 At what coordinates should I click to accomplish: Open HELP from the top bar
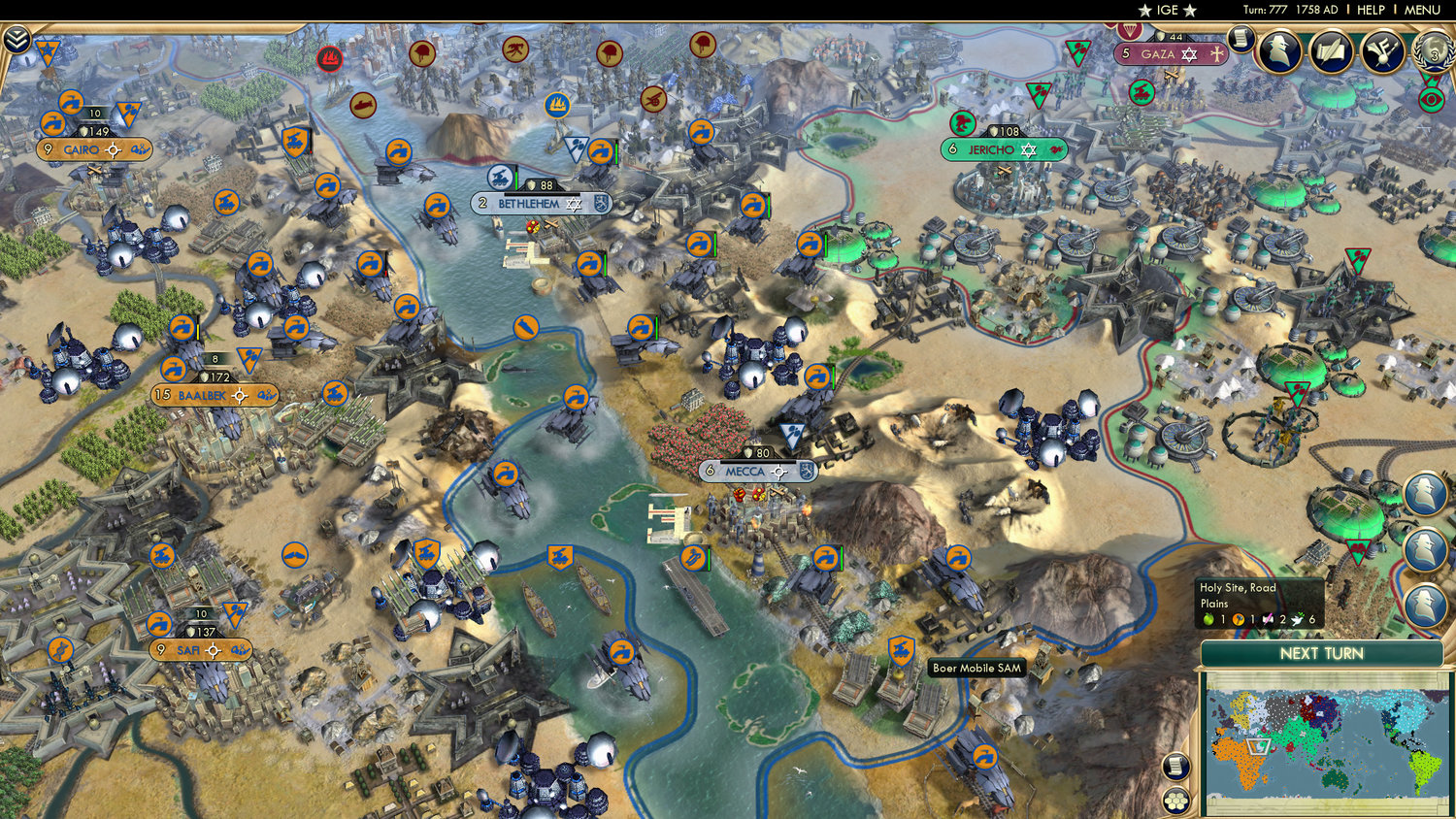[x=1373, y=10]
